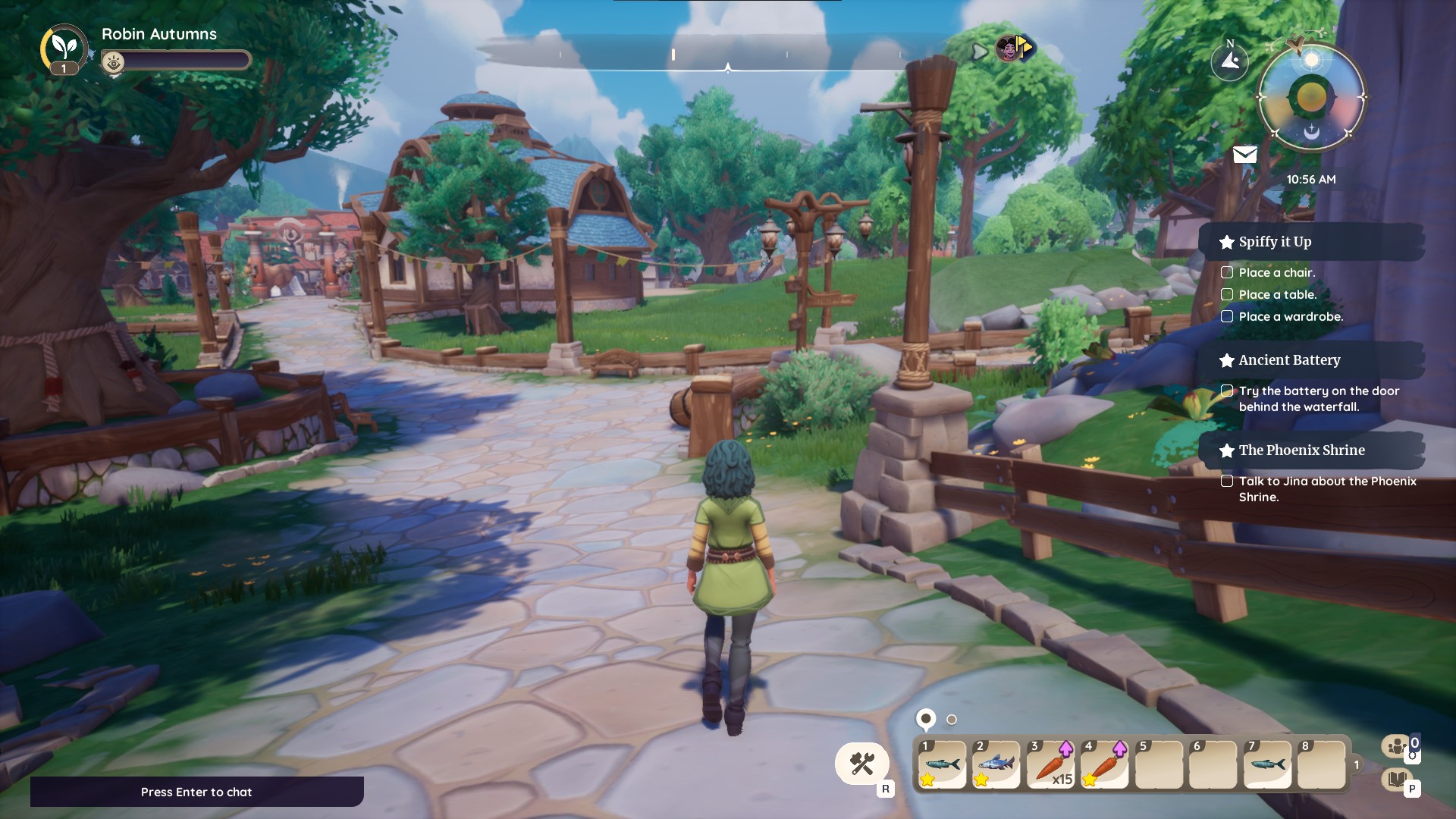Check off 'Place a chair' objective

[1227, 273]
